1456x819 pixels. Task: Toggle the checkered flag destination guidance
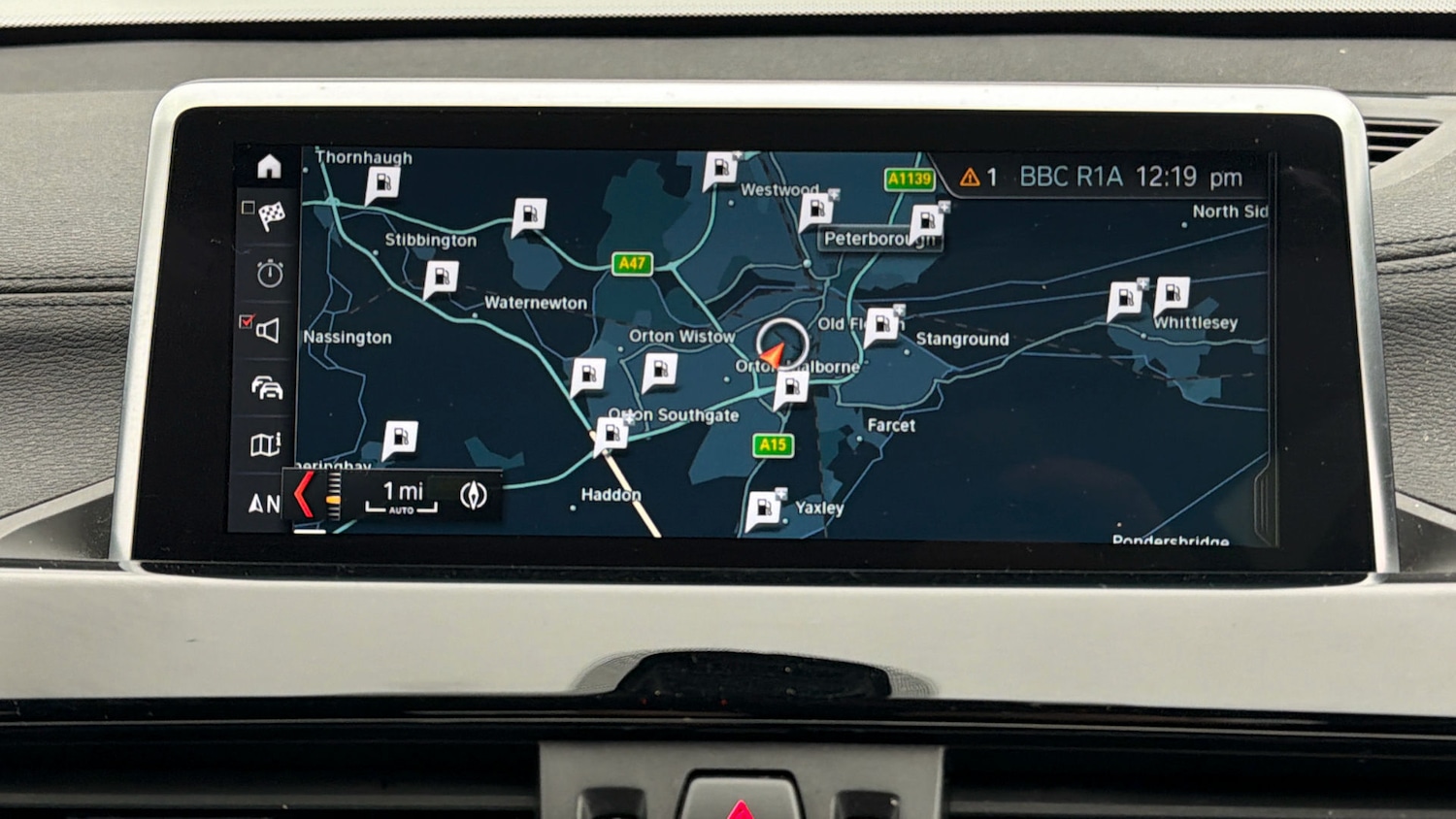[x=270, y=214]
